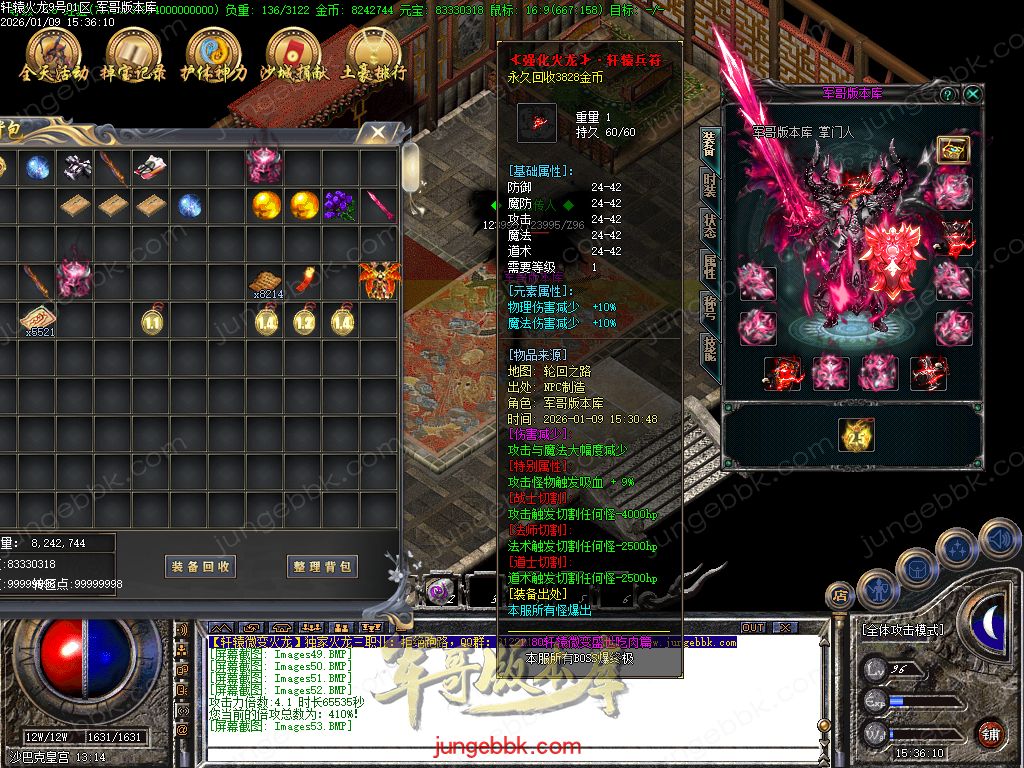The height and width of the screenshot is (768, 1024).
Task: Open the 土豪排行 ranking icon
Action: 372,55
